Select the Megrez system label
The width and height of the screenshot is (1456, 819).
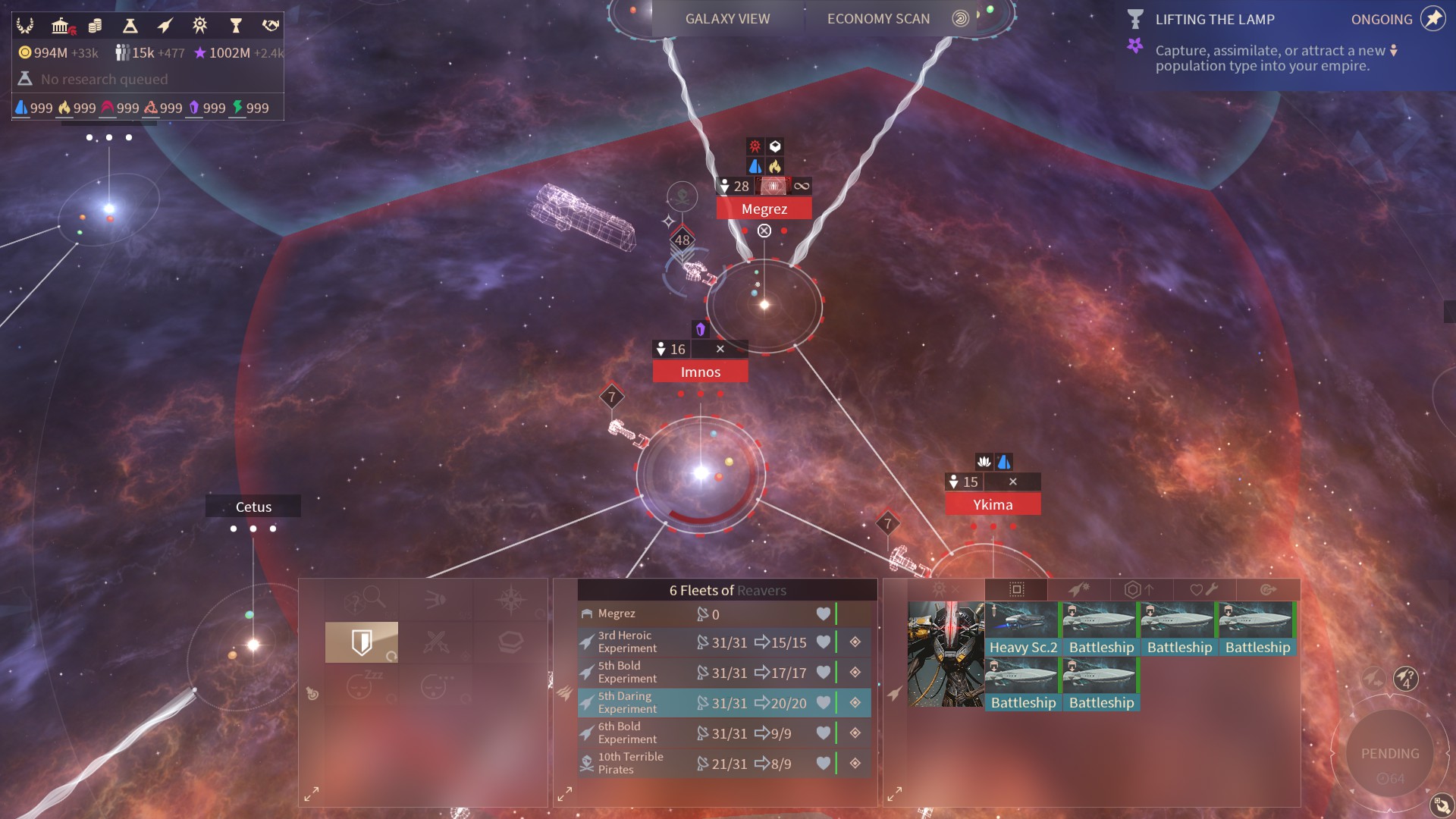coord(764,209)
